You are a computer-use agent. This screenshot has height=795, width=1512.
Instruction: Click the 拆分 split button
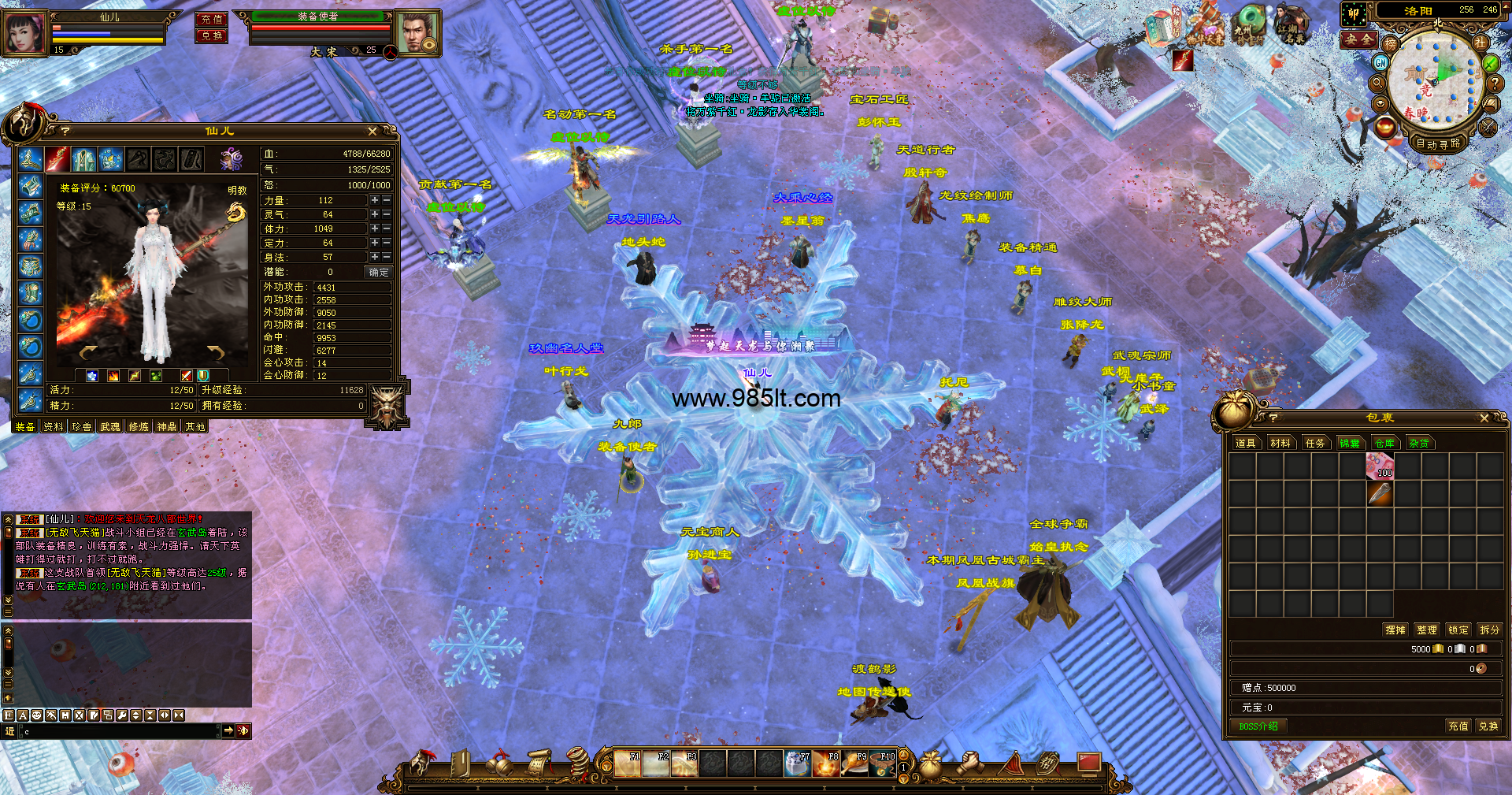tap(1489, 630)
